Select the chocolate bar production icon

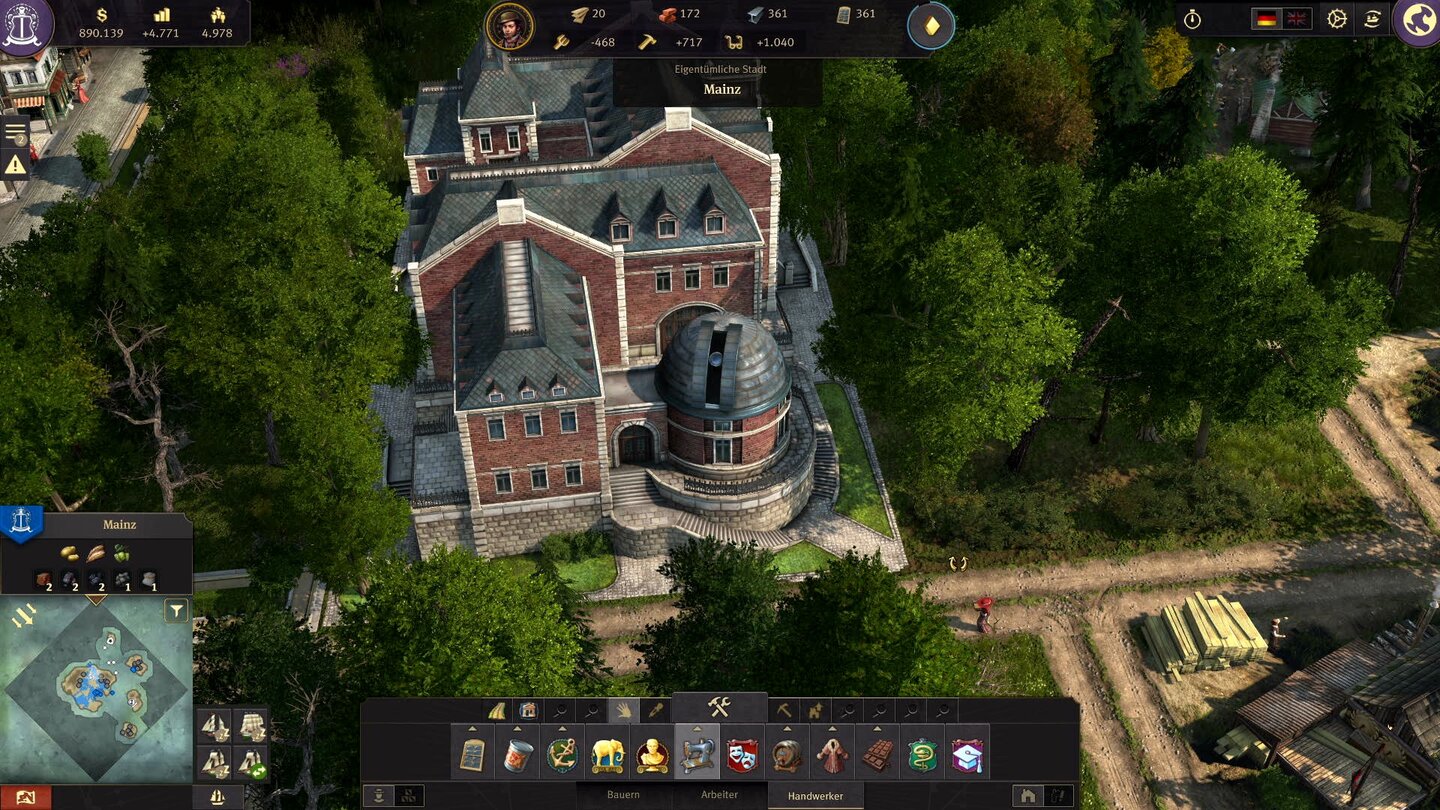pos(878,755)
